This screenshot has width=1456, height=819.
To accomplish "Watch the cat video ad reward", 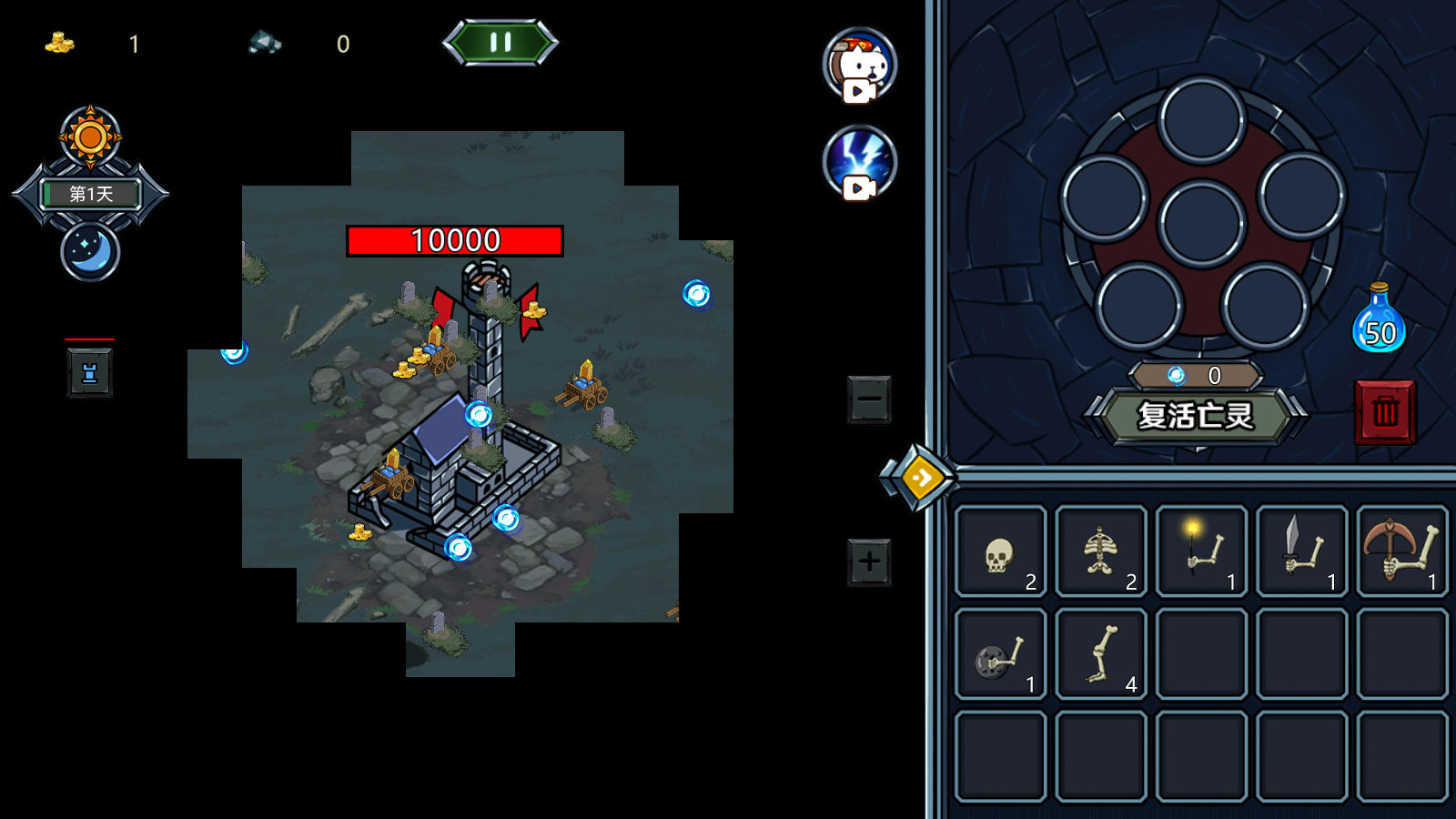I will pyautogui.click(x=860, y=65).
